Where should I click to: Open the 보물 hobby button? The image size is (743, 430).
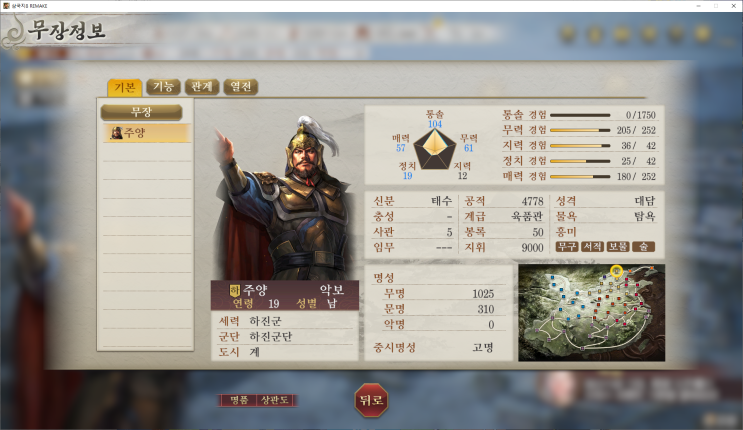point(618,246)
